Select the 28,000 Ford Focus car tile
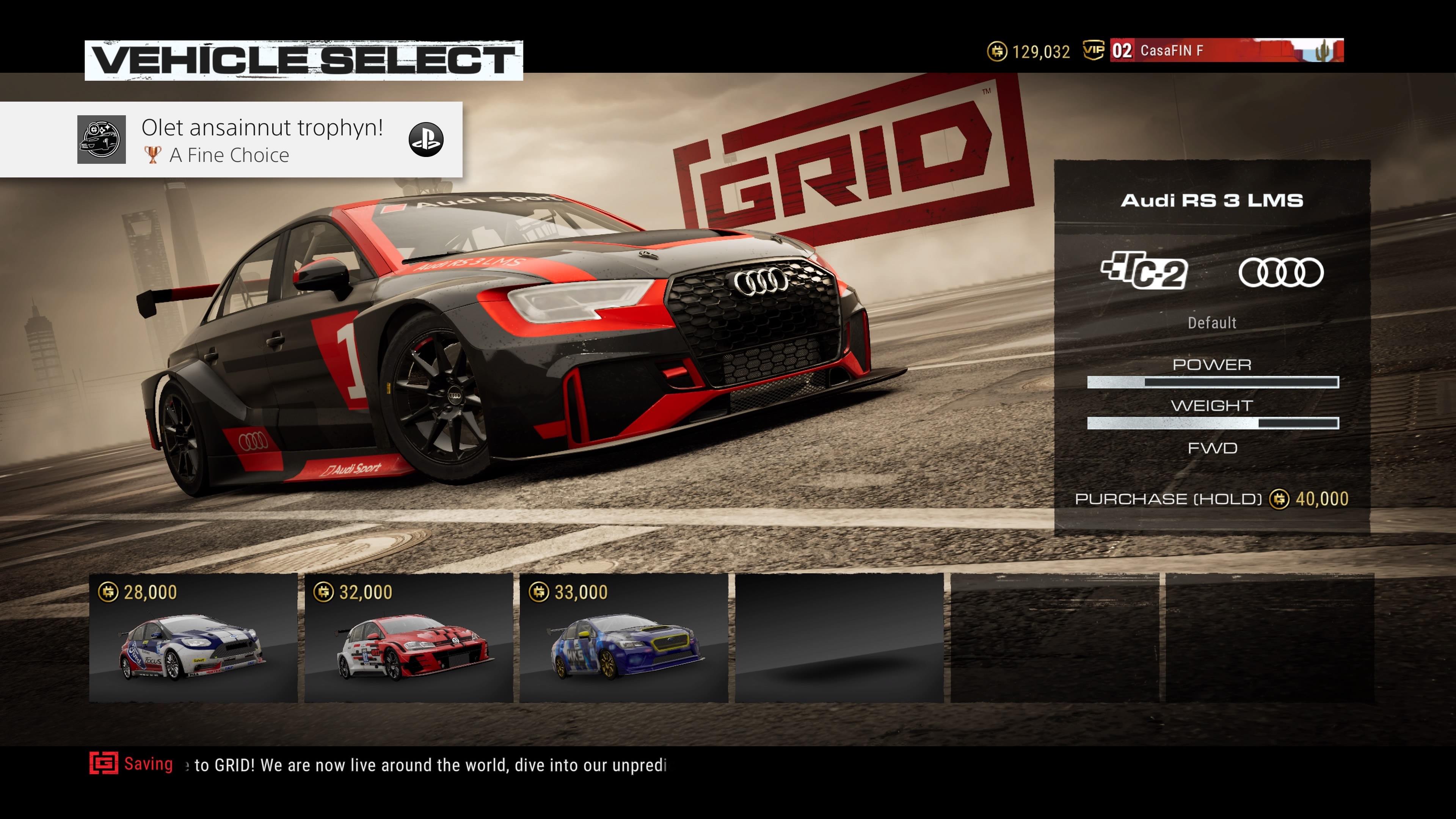The height and width of the screenshot is (819, 1456). (193, 637)
